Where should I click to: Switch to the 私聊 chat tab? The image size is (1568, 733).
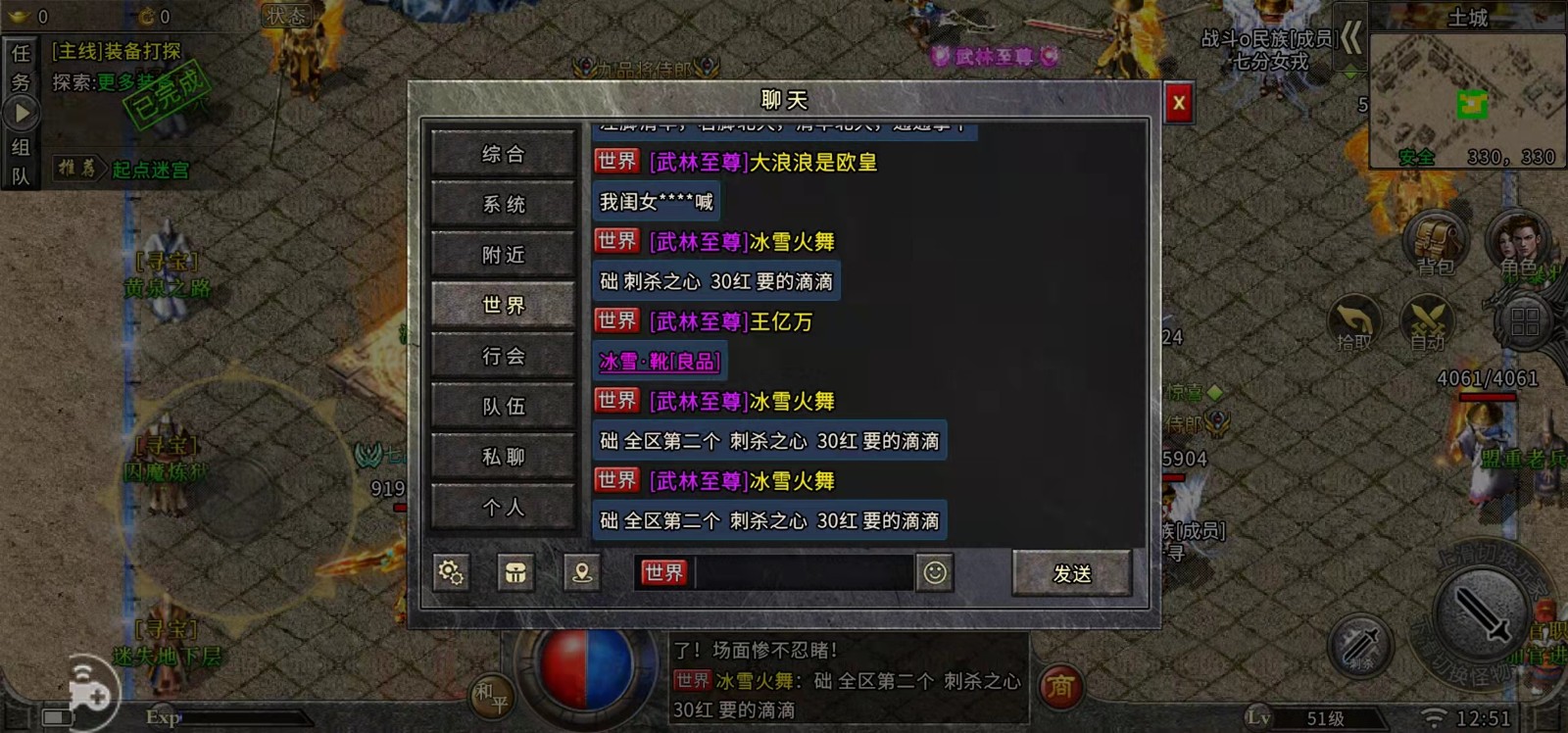coord(502,457)
